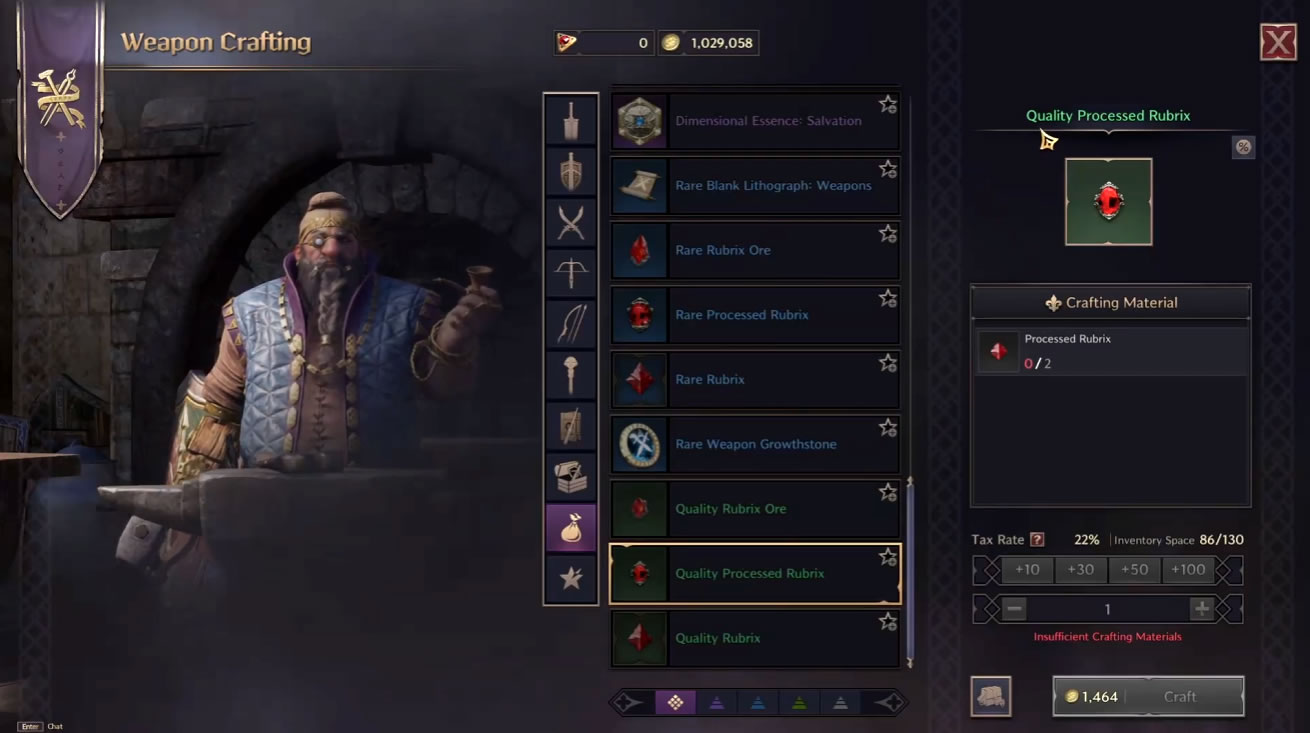
Task: Favorite the Rare Rubrix Ore recipe
Action: [x=888, y=233]
